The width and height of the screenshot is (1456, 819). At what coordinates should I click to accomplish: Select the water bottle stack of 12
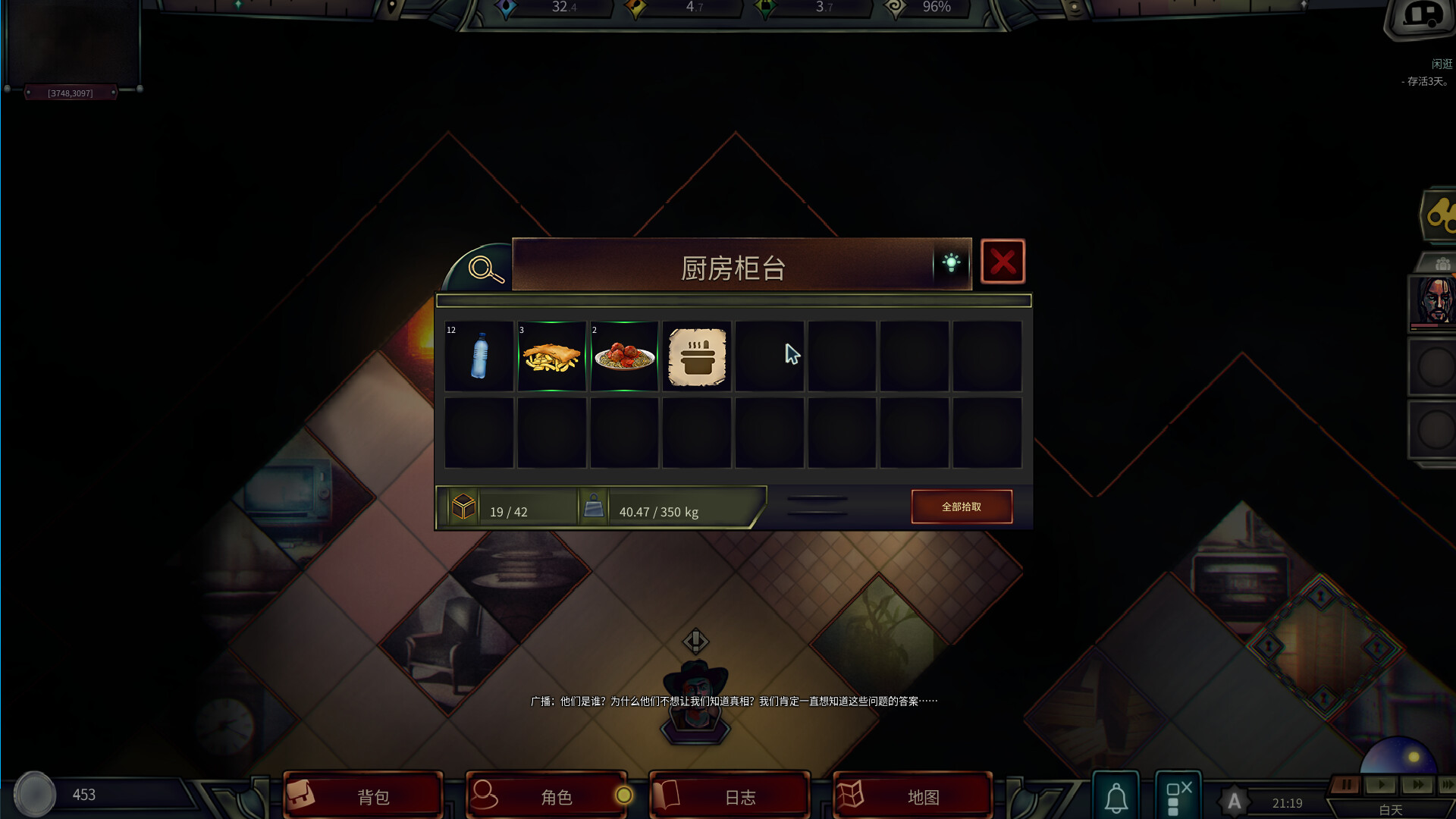point(479,355)
